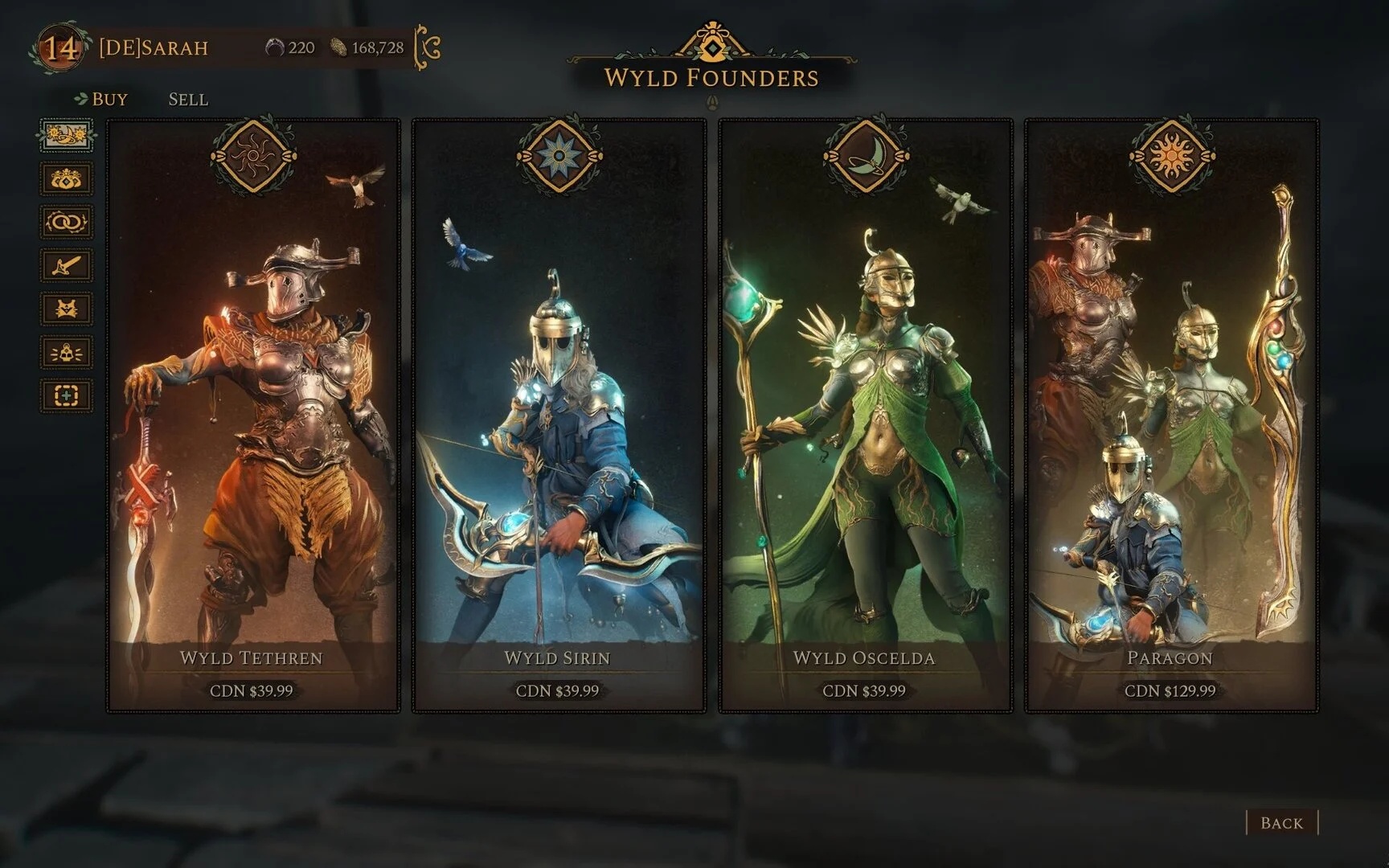Show the sword weapons category

tap(67, 265)
